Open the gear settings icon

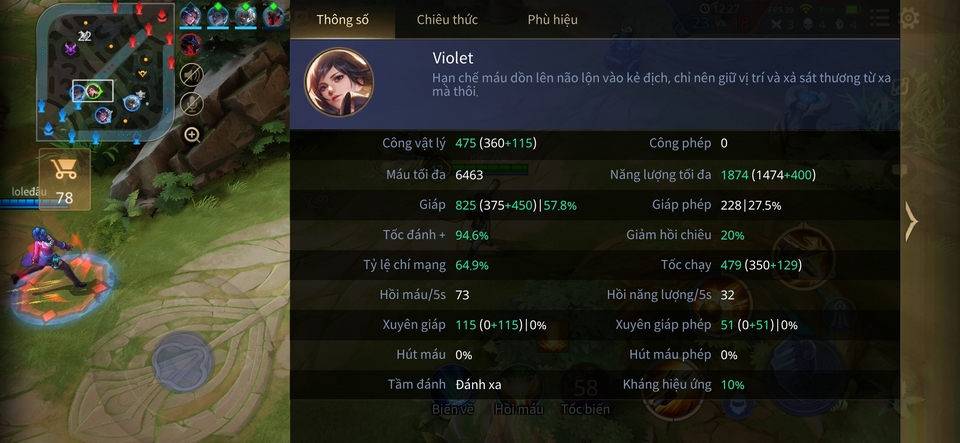pos(909,17)
